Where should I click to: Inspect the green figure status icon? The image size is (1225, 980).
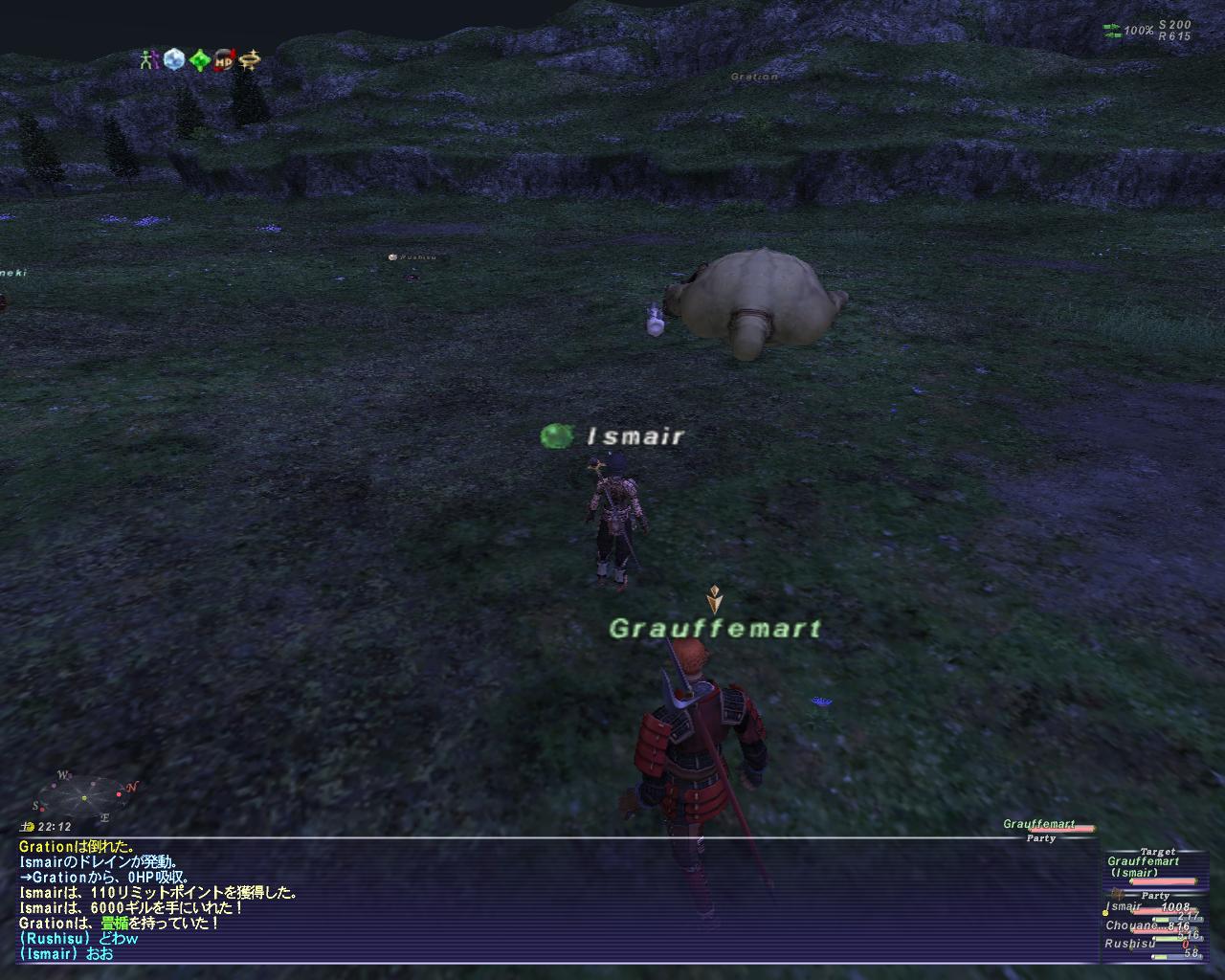[x=147, y=59]
